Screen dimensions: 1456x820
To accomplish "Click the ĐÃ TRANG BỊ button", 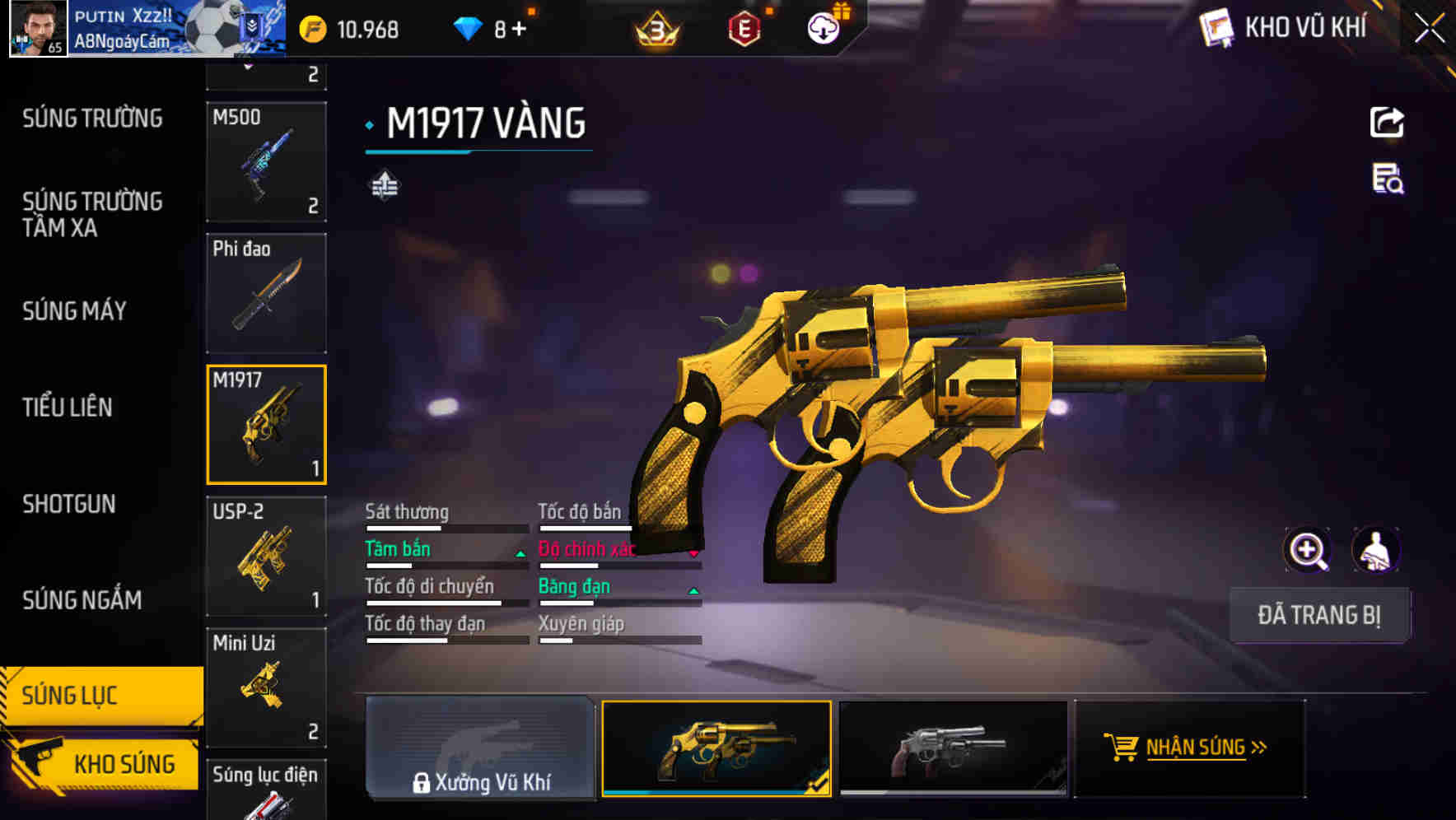I will pyautogui.click(x=1319, y=615).
